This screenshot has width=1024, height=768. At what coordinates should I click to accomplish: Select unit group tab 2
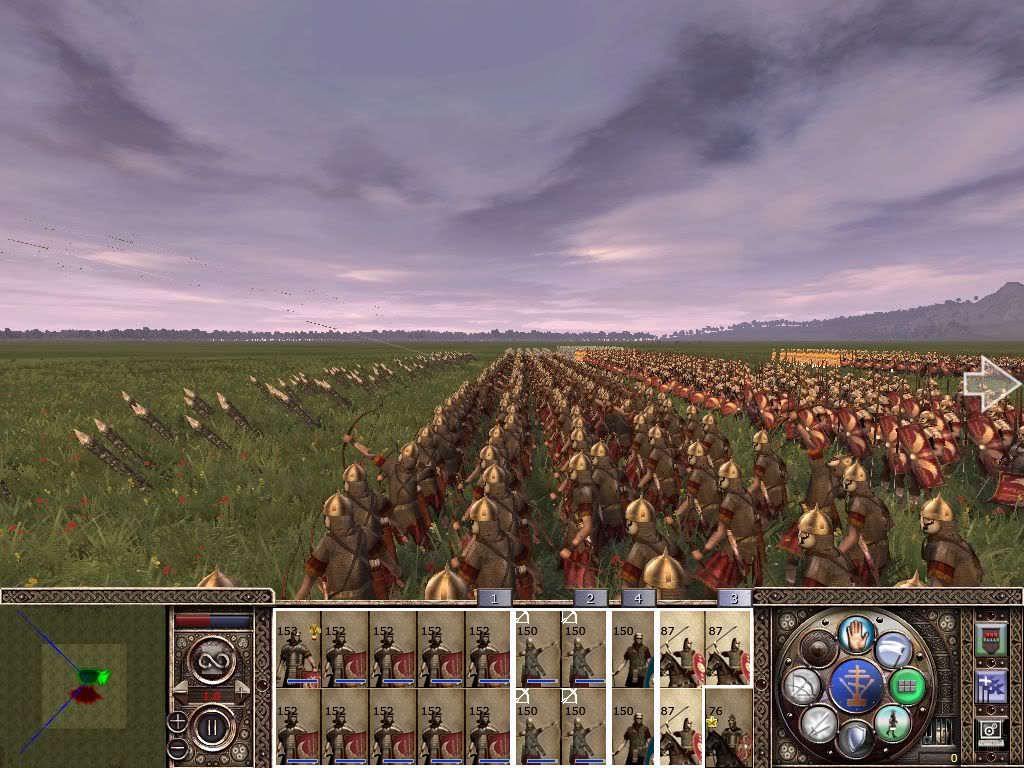click(x=590, y=598)
